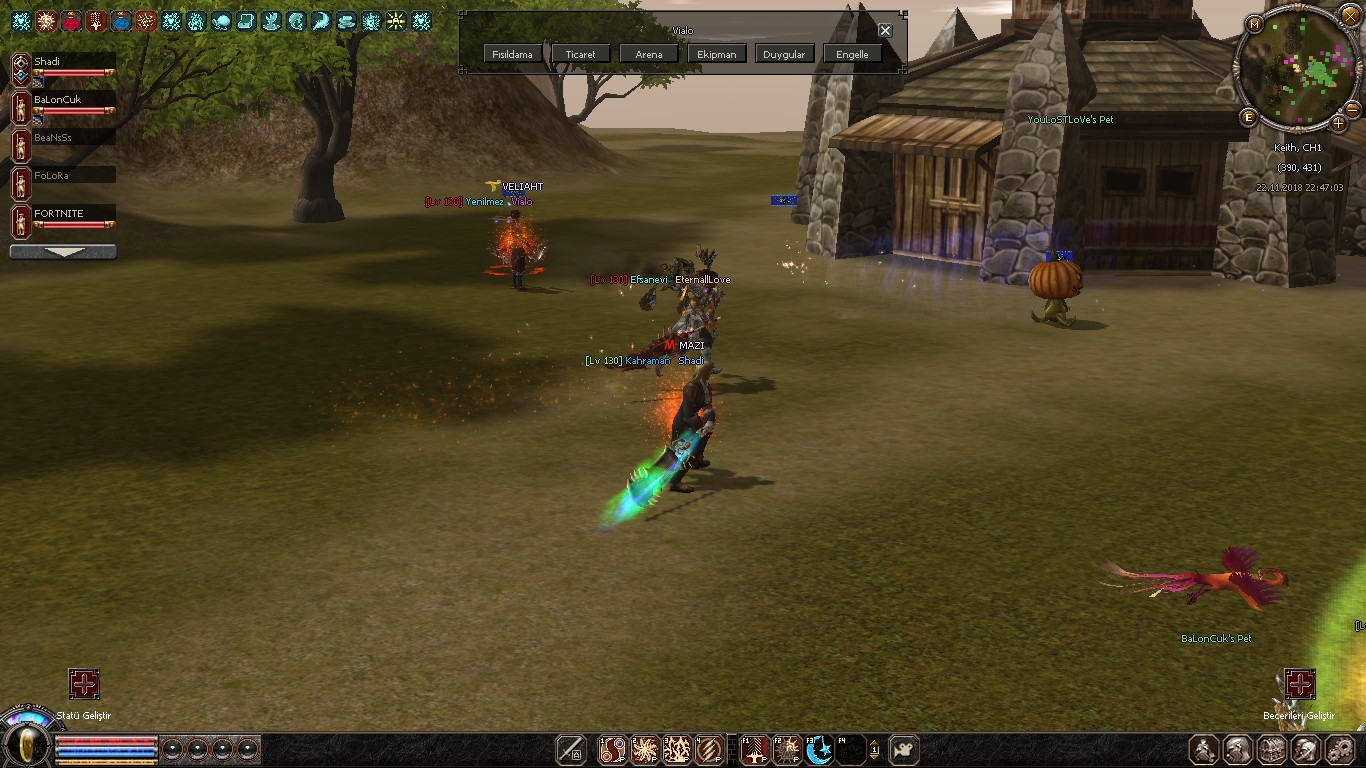Open the large map with the M button
The image size is (1366, 768).
point(1254,24)
